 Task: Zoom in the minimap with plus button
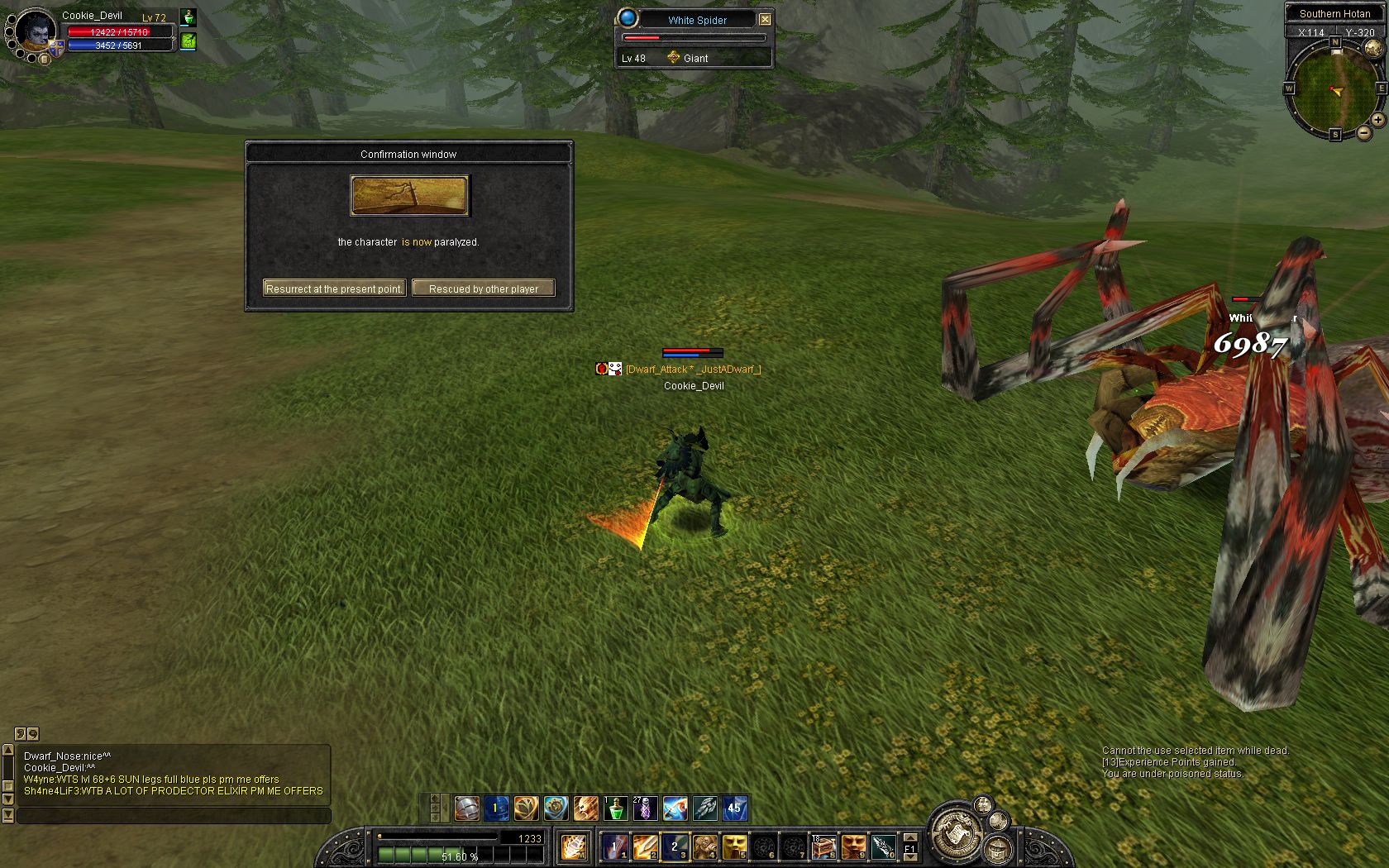[1377, 120]
